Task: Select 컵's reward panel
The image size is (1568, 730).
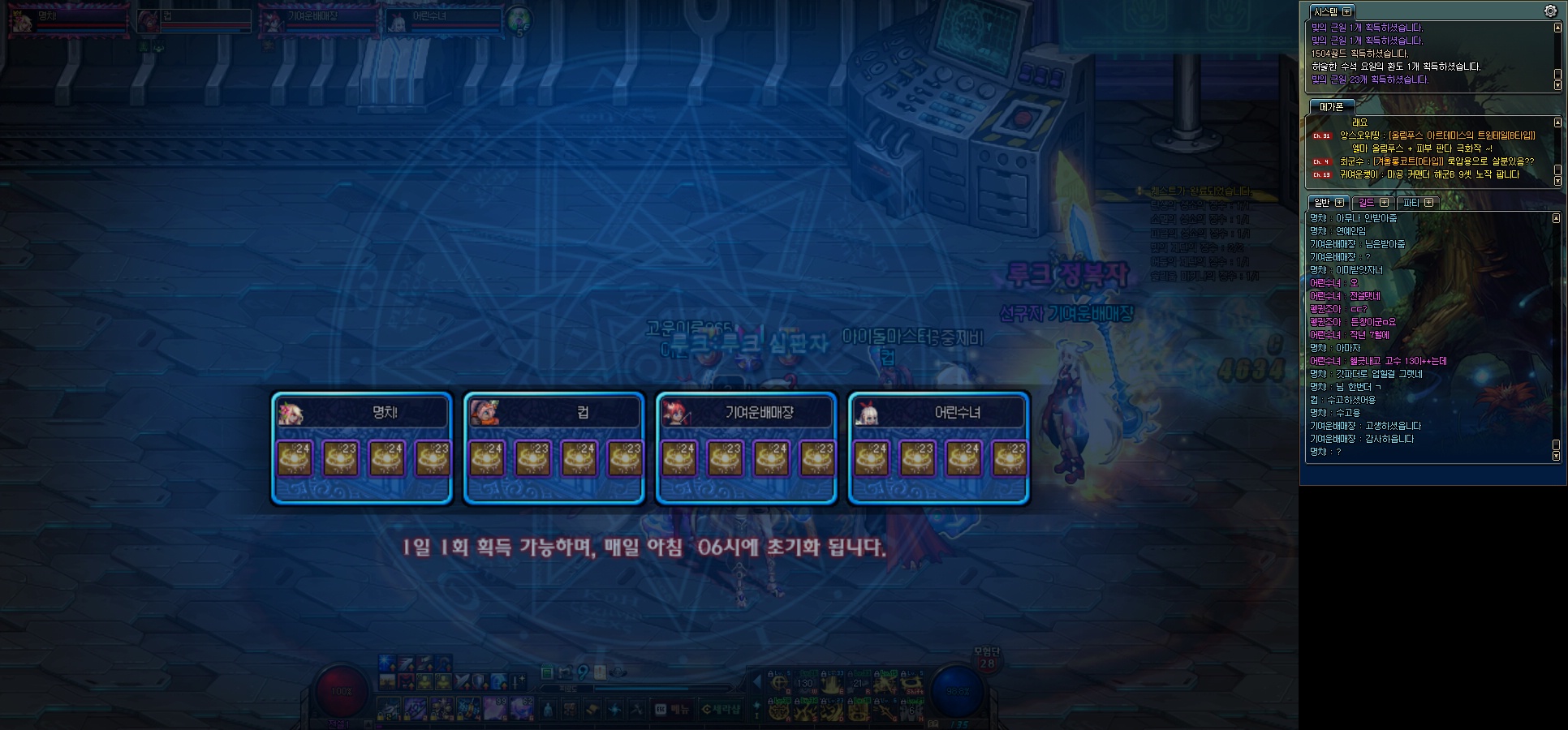Action: 554,448
